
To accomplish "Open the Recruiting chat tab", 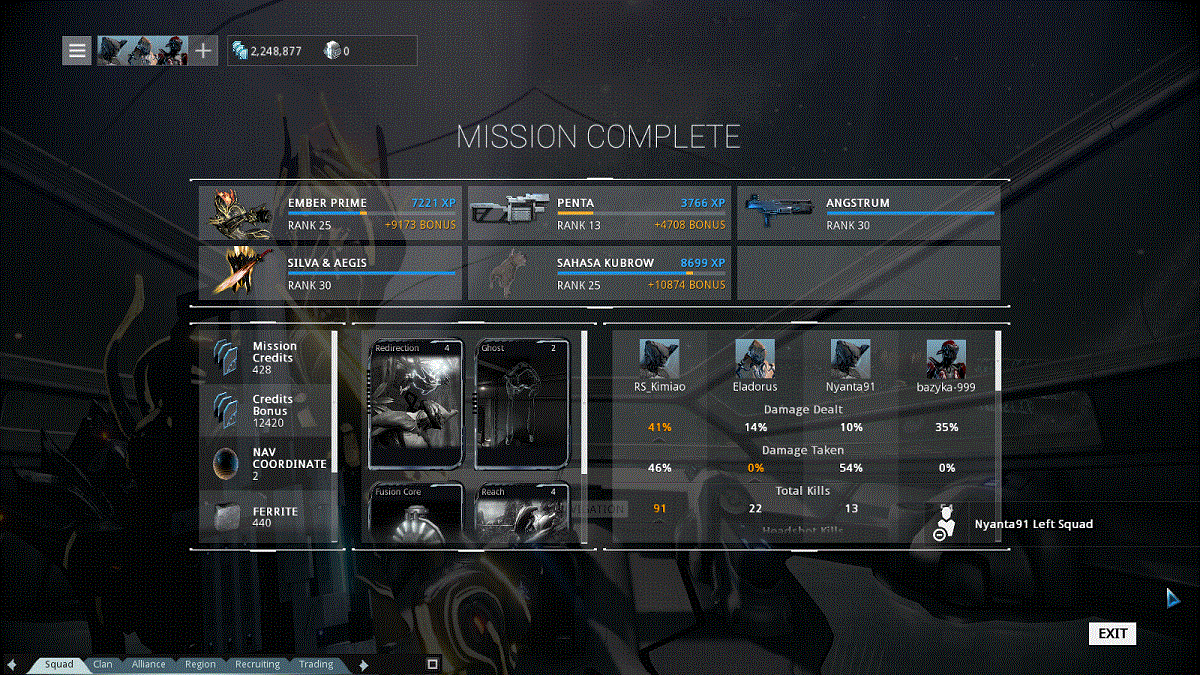I will pyautogui.click(x=257, y=664).
